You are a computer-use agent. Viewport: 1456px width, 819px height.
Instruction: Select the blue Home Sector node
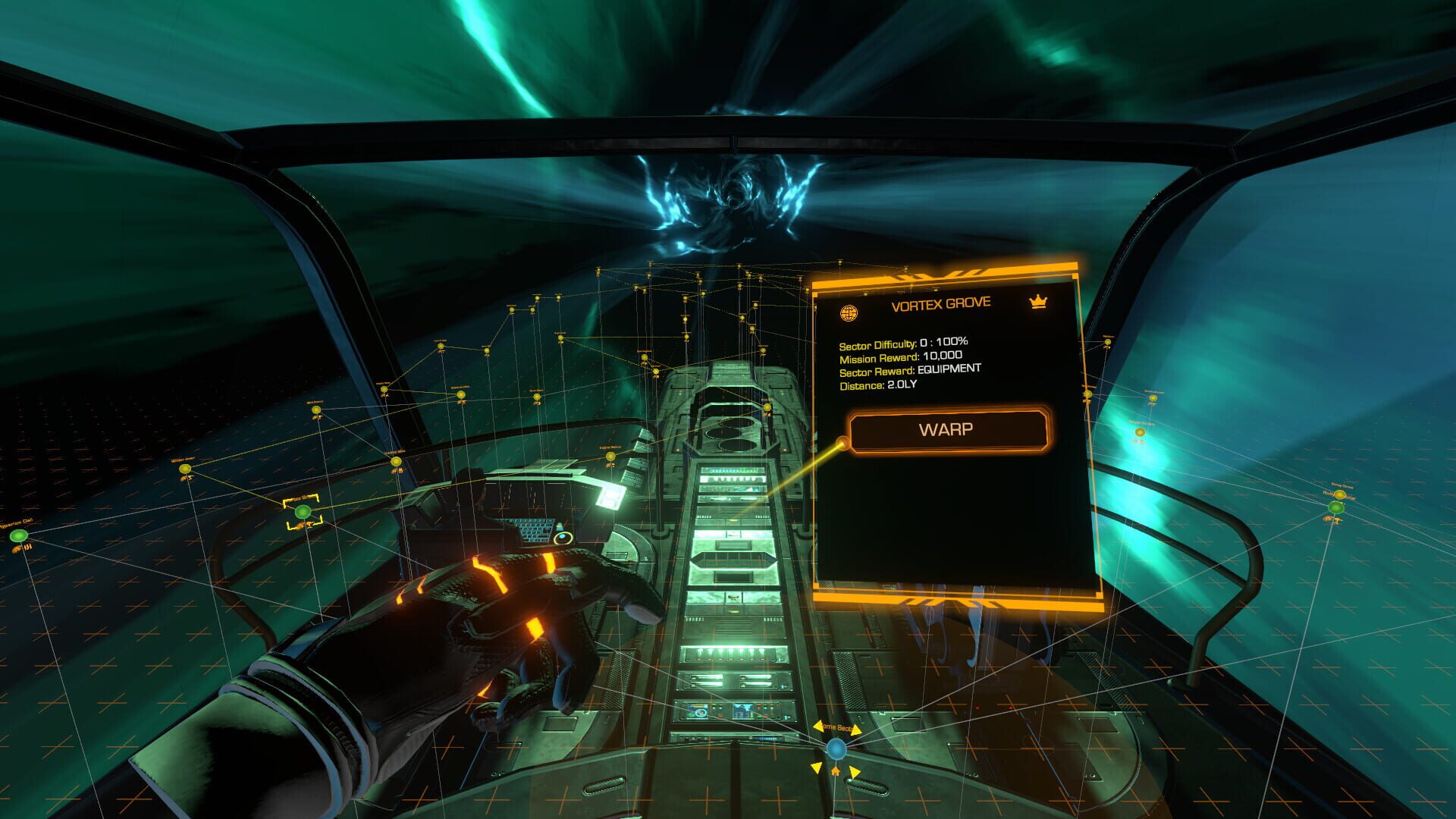coord(836,749)
